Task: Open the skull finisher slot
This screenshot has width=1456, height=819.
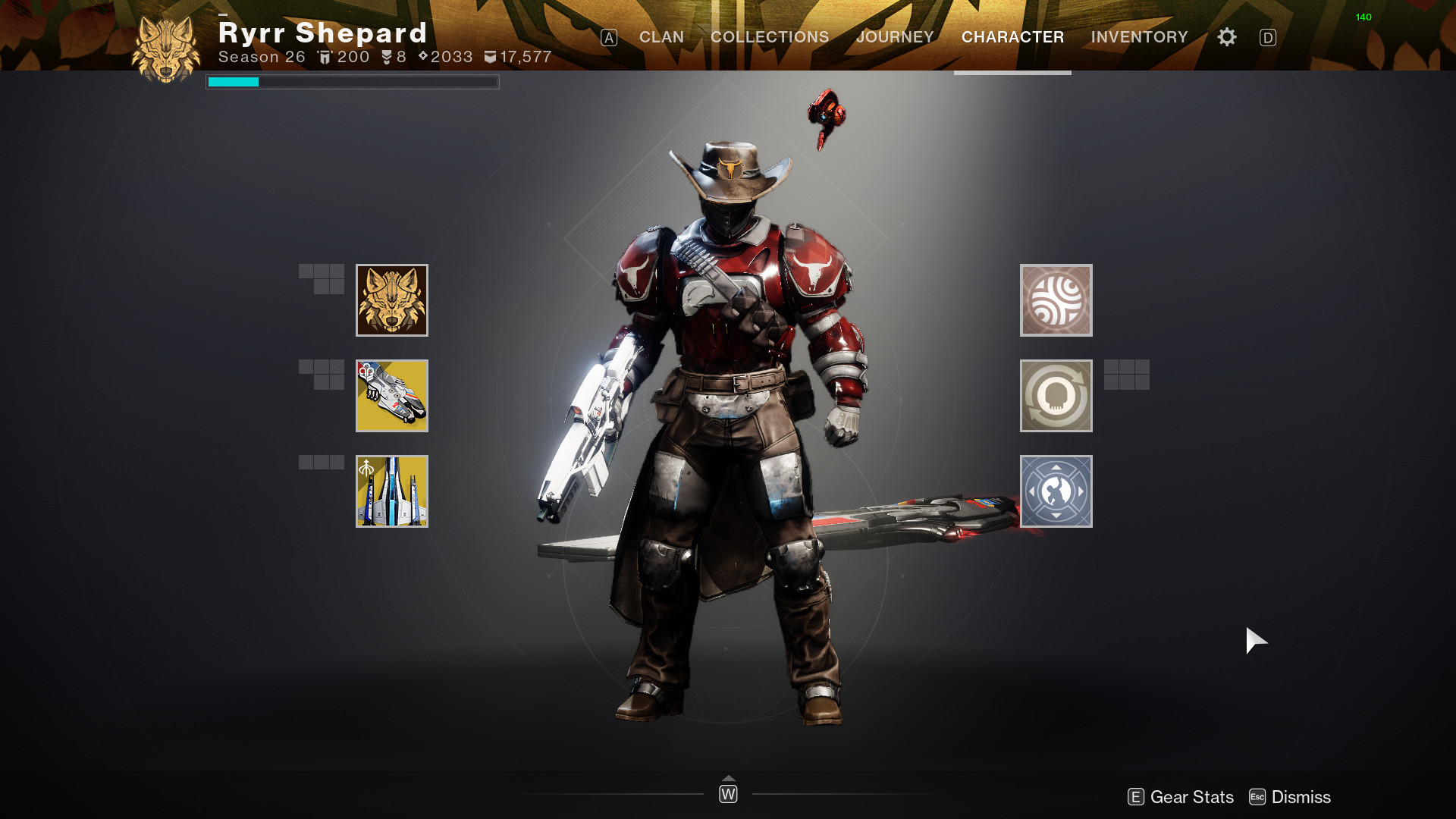Action: coord(1056,396)
